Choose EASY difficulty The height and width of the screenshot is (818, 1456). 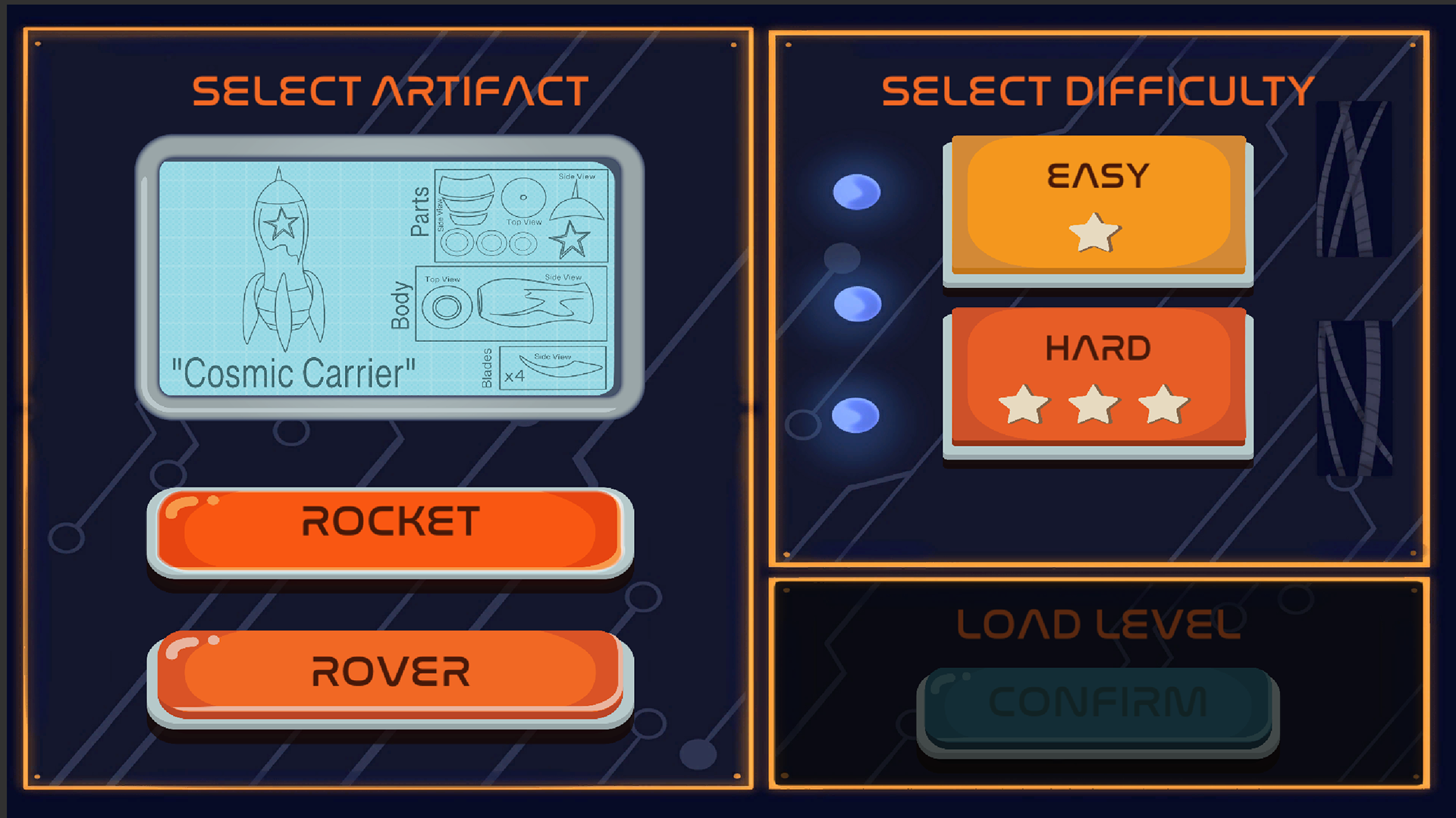point(1097,201)
